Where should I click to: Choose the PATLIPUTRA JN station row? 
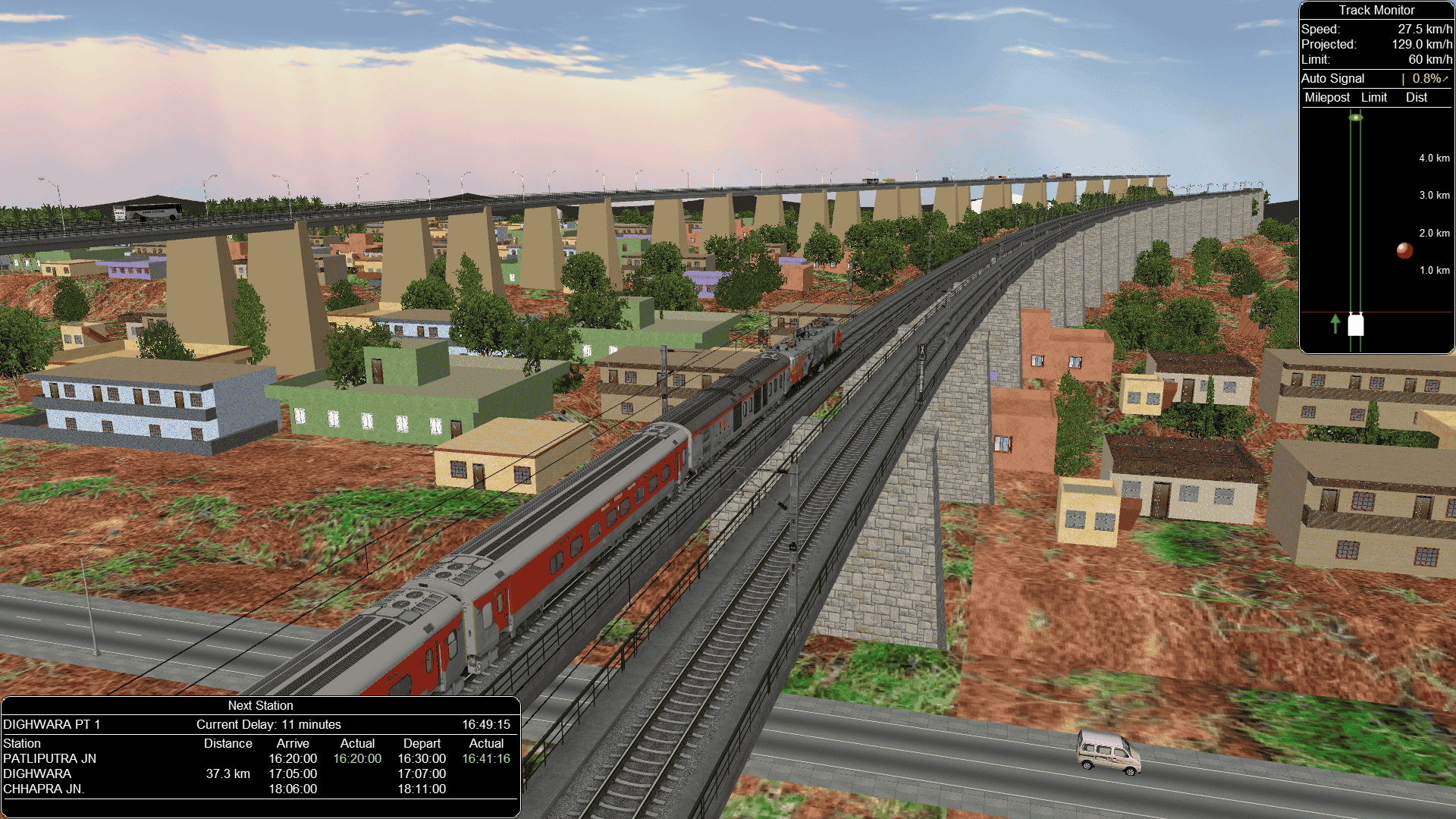point(50,758)
